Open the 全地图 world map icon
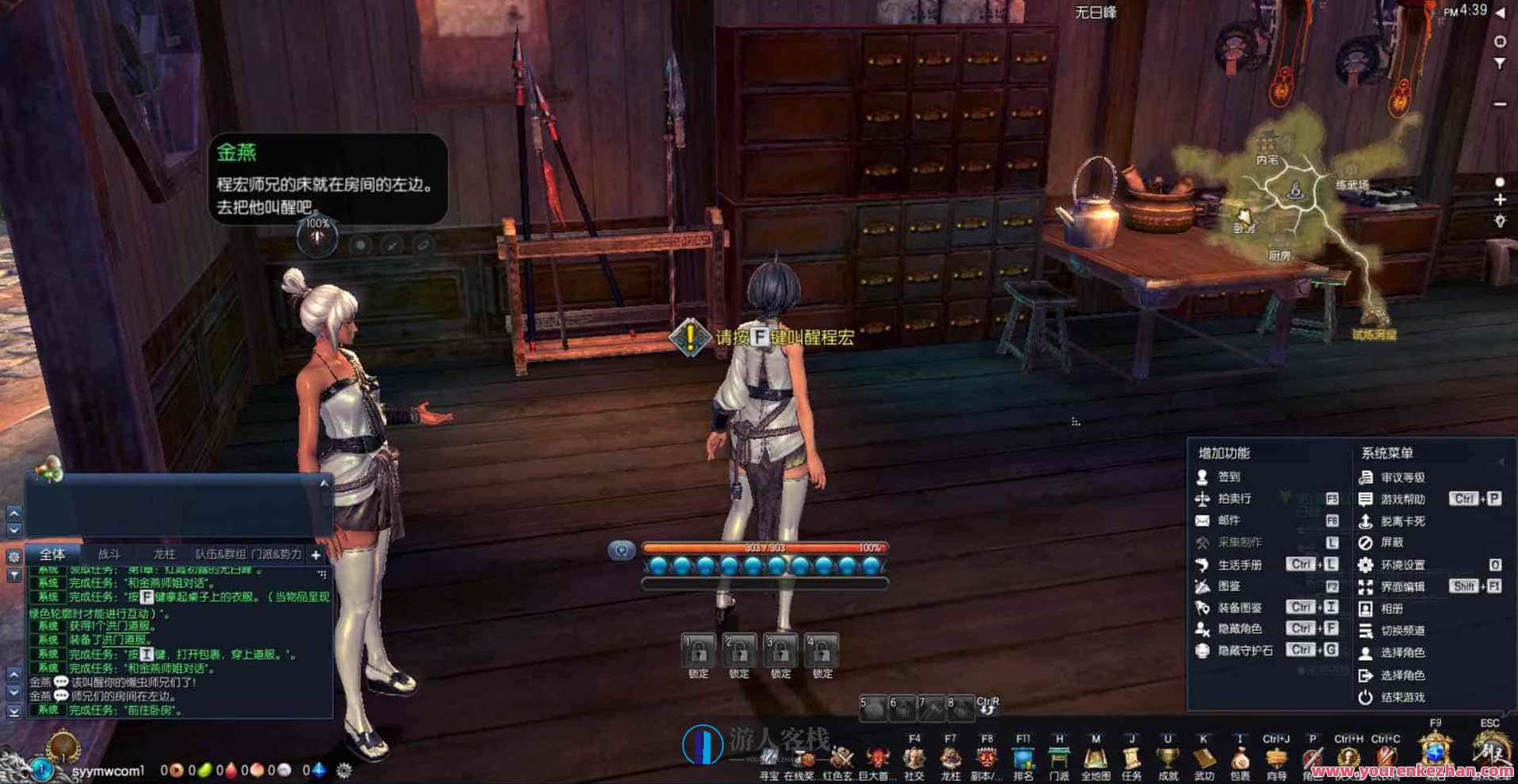Image resolution: width=1518 pixels, height=784 pixels. tap(1094, 756)
